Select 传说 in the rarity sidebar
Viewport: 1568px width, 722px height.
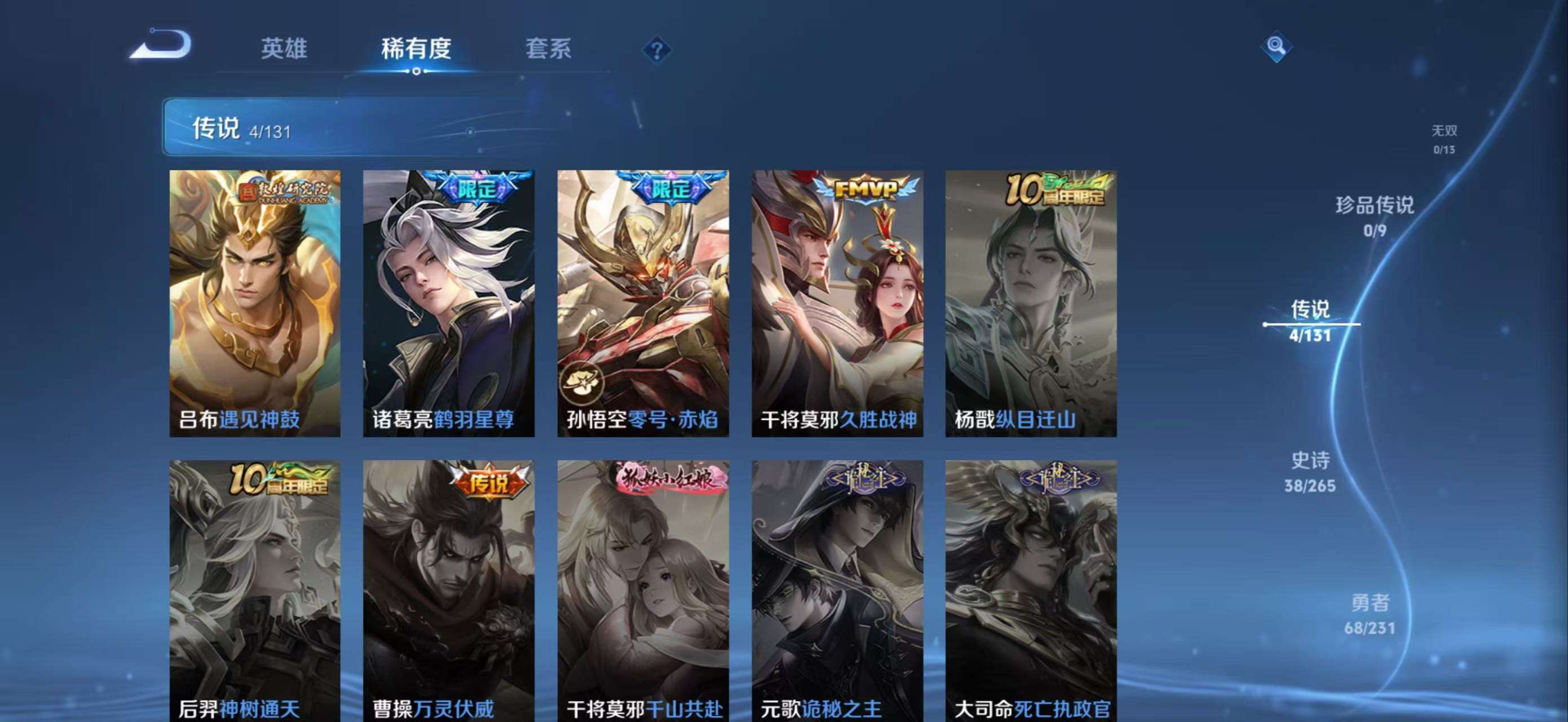pyautogui.click(x=1310, y=320)
